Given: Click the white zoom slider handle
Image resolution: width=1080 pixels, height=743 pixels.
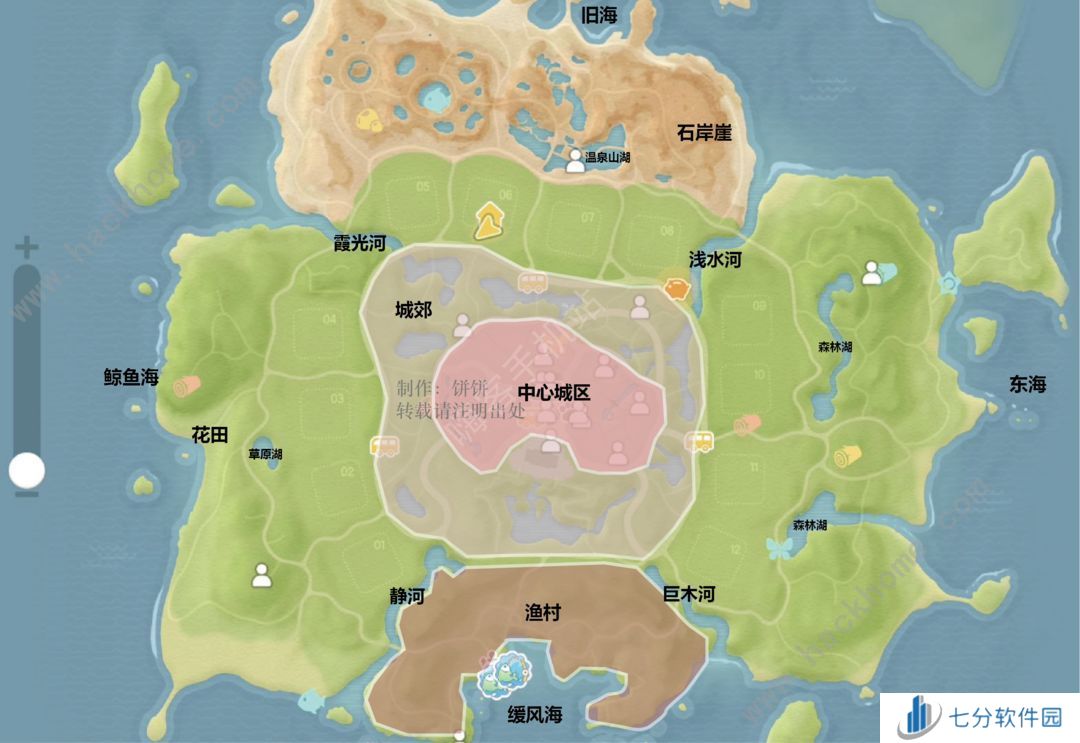Looking at the screenshot, I should pos(27,469).
